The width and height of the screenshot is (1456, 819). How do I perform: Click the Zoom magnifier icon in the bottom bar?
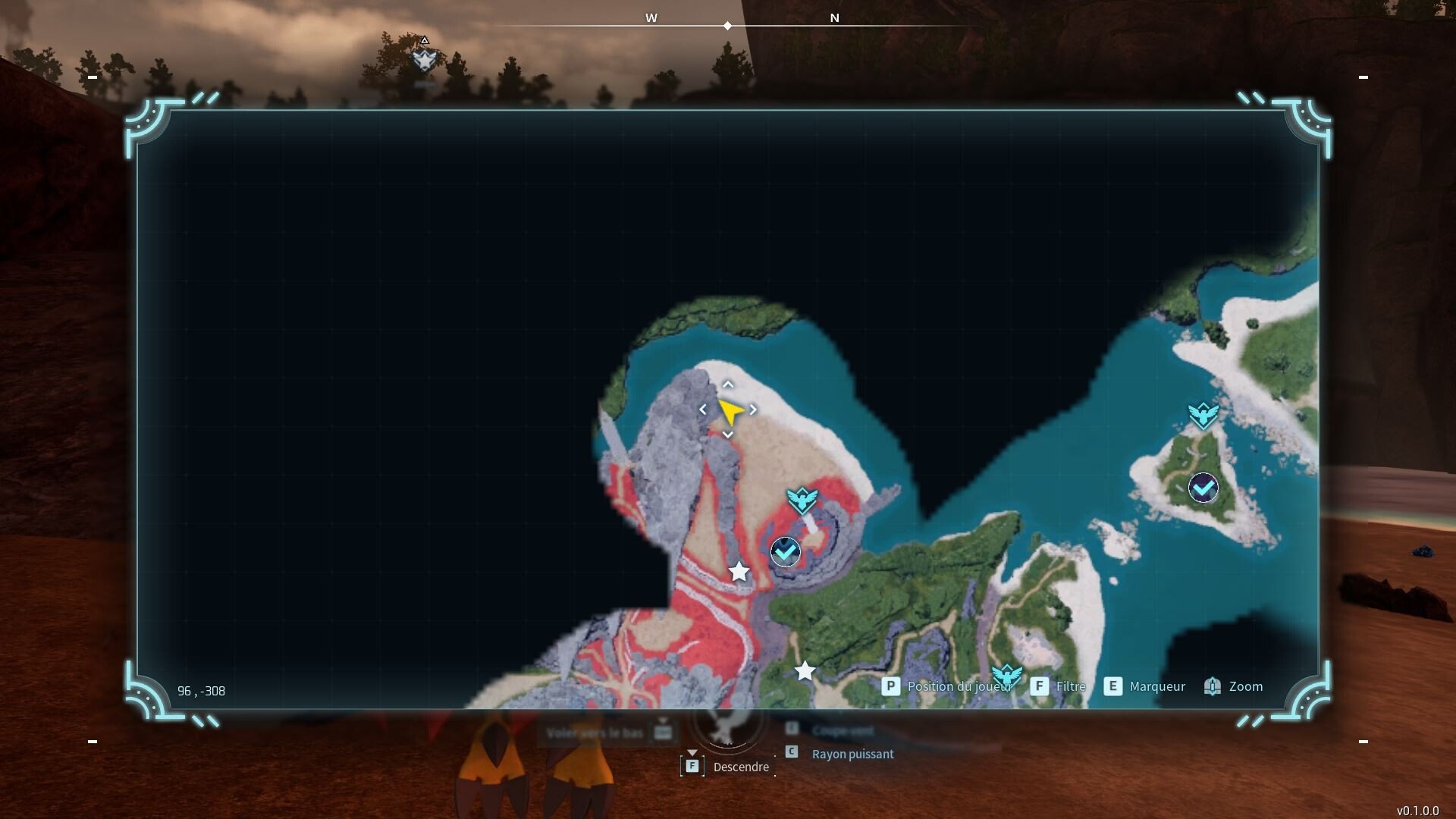pyautogui.click(x=1213, y=686)
